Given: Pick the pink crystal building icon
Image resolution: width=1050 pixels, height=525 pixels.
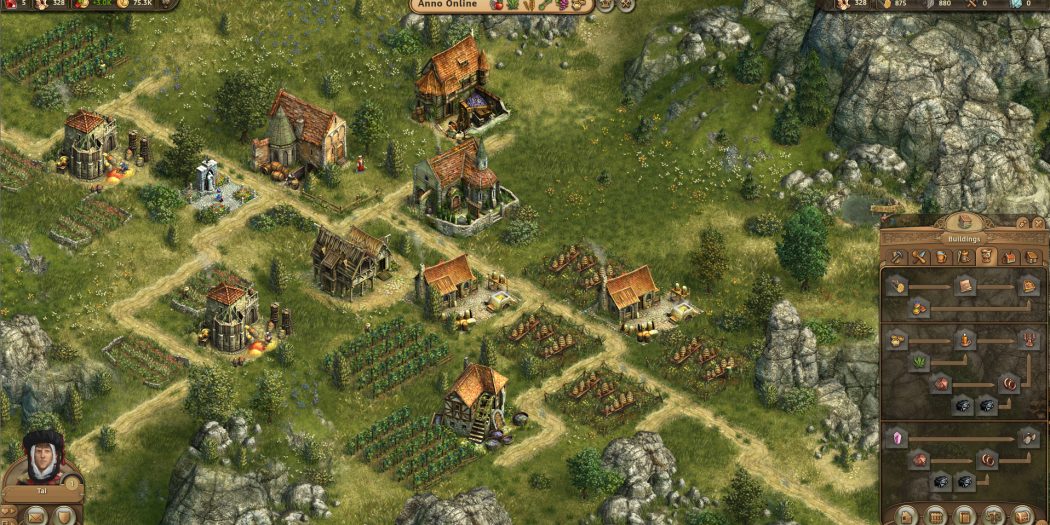Looking at the screenshot, I should point(898,438).
